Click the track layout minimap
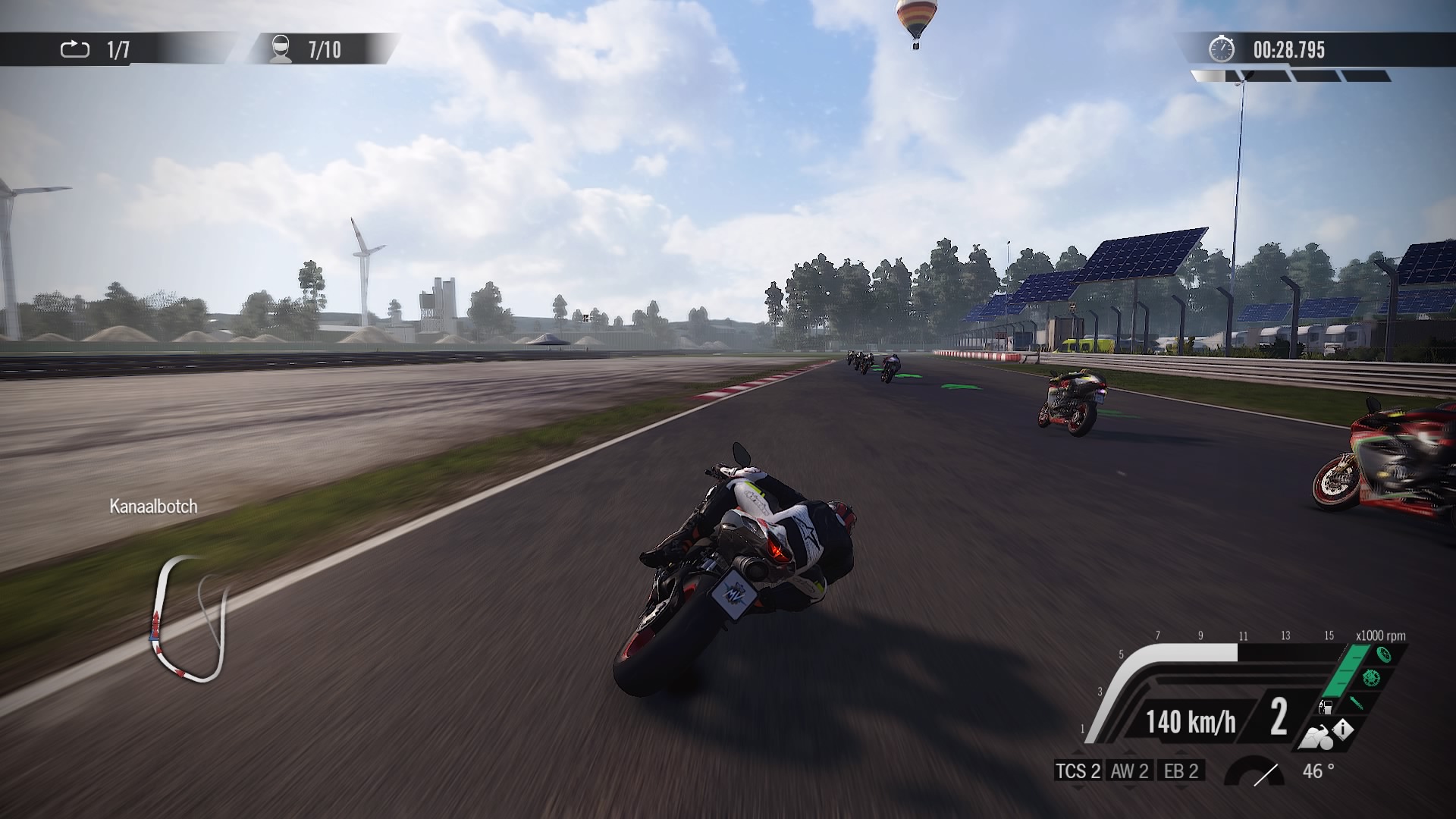1456x819 pixels. point(190,618)
